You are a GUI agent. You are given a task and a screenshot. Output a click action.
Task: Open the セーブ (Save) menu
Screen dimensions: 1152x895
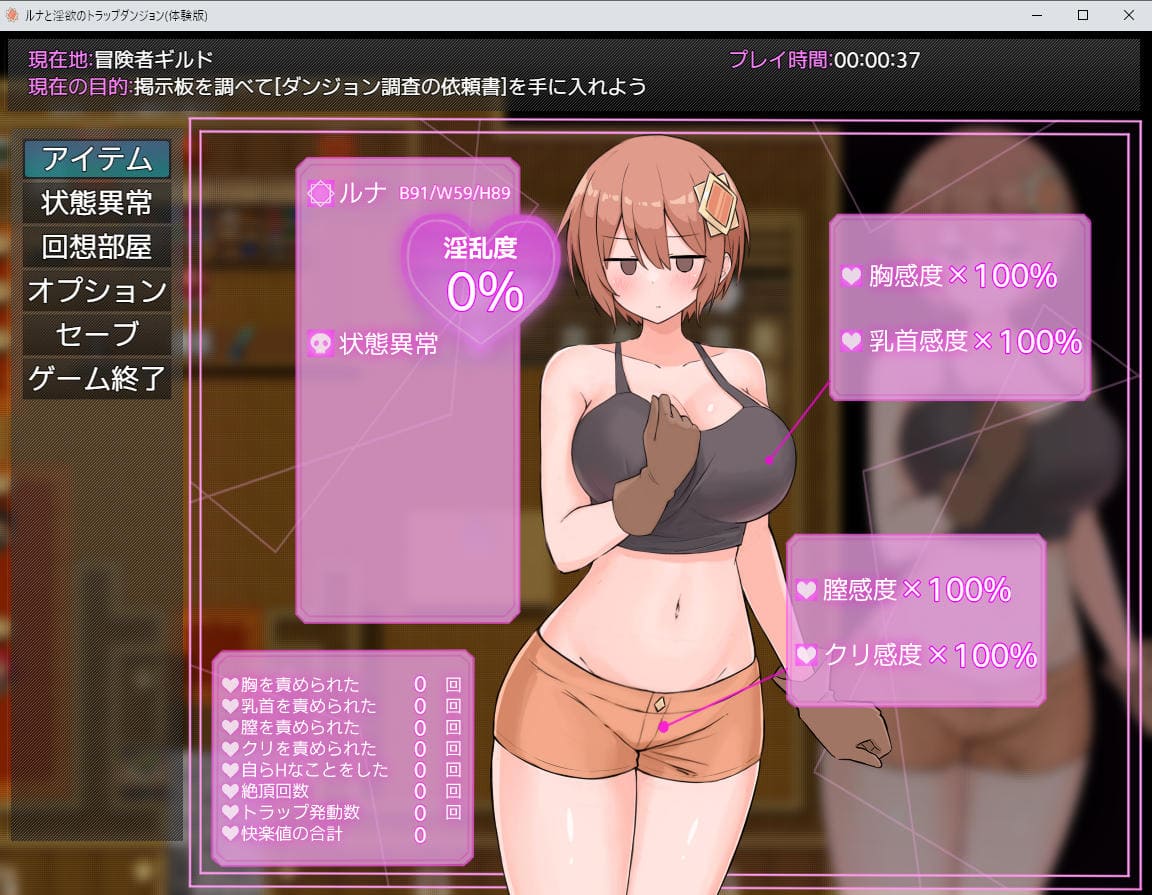pos(97,335)
